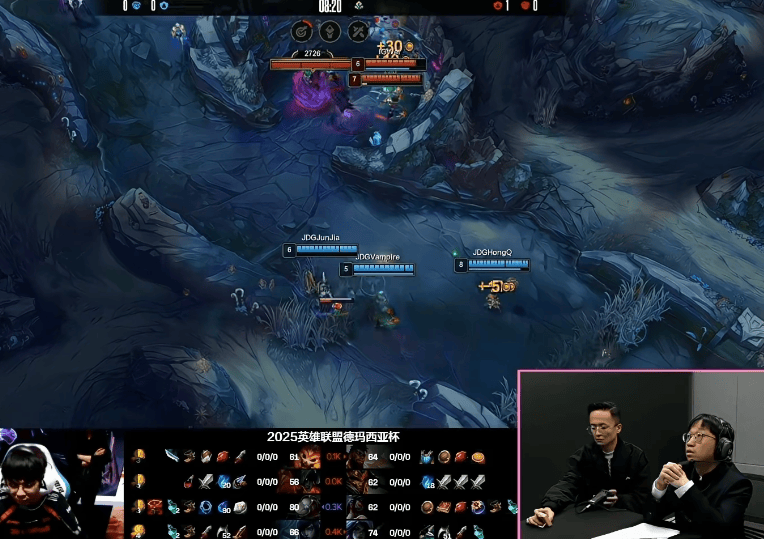Click the blue item icon showing 90
764x539 pixels.
tap(224, 507)
